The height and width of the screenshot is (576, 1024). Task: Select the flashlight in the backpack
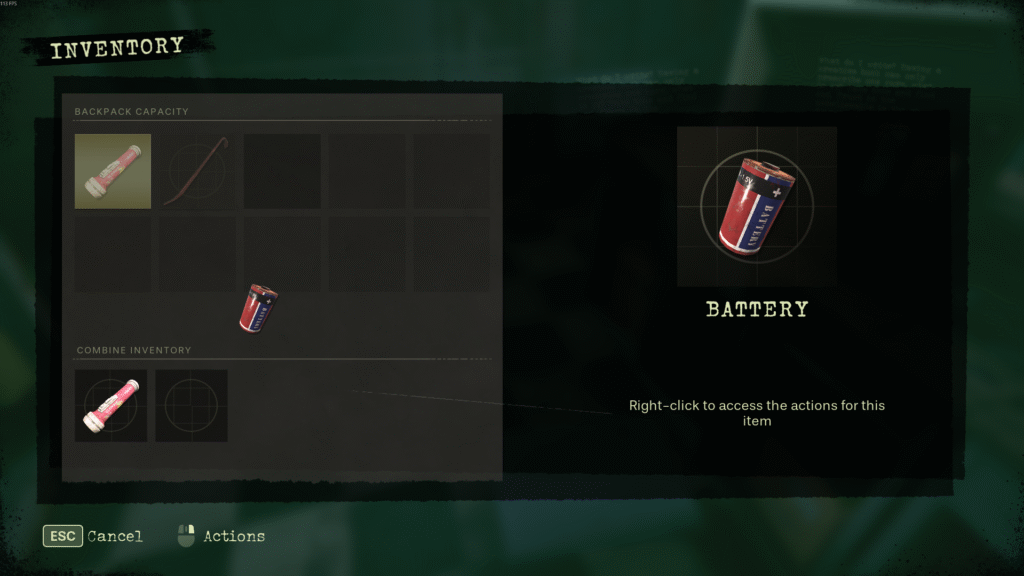point(113,171)
